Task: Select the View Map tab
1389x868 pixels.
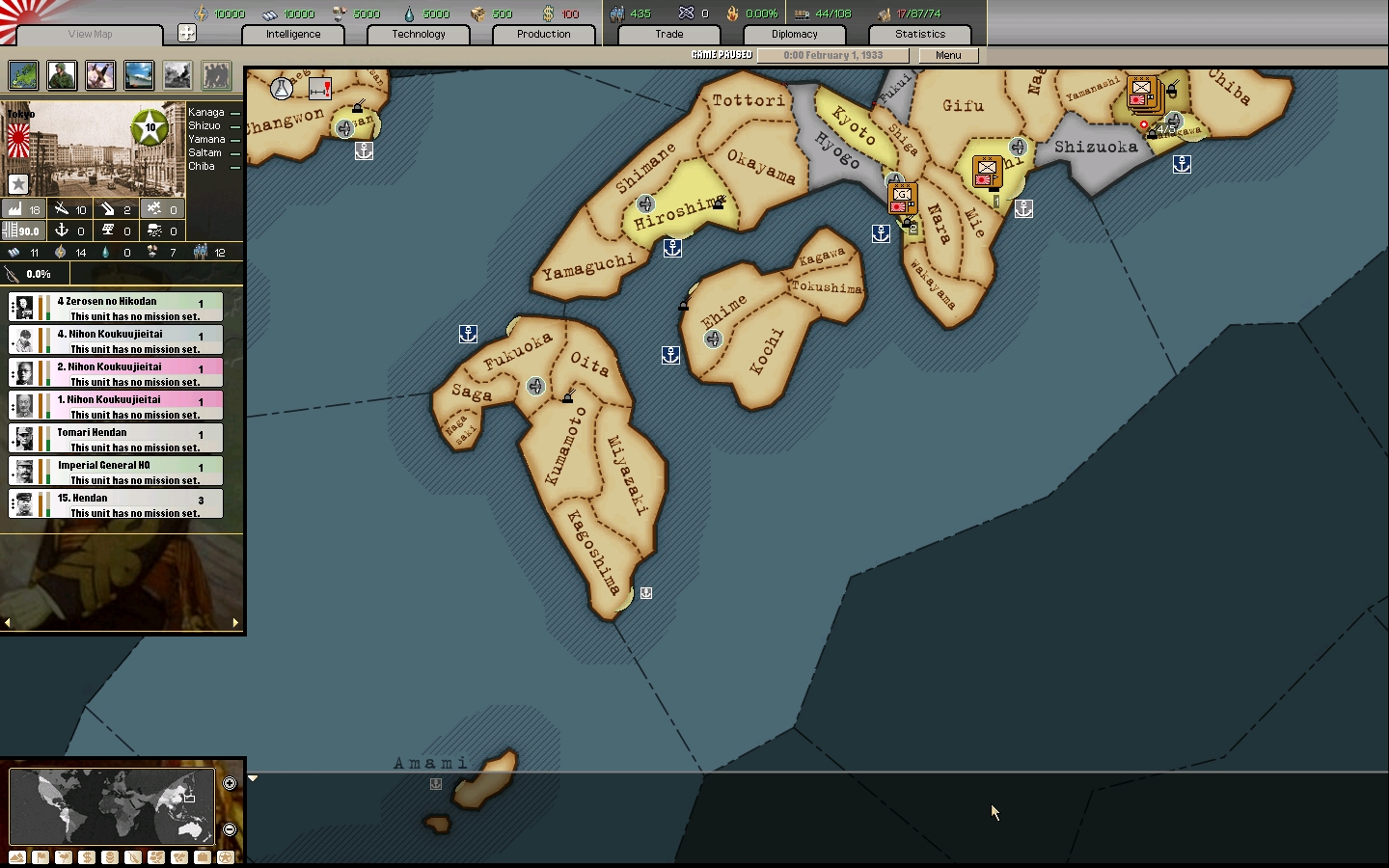Action: click(x=90, y=34)
